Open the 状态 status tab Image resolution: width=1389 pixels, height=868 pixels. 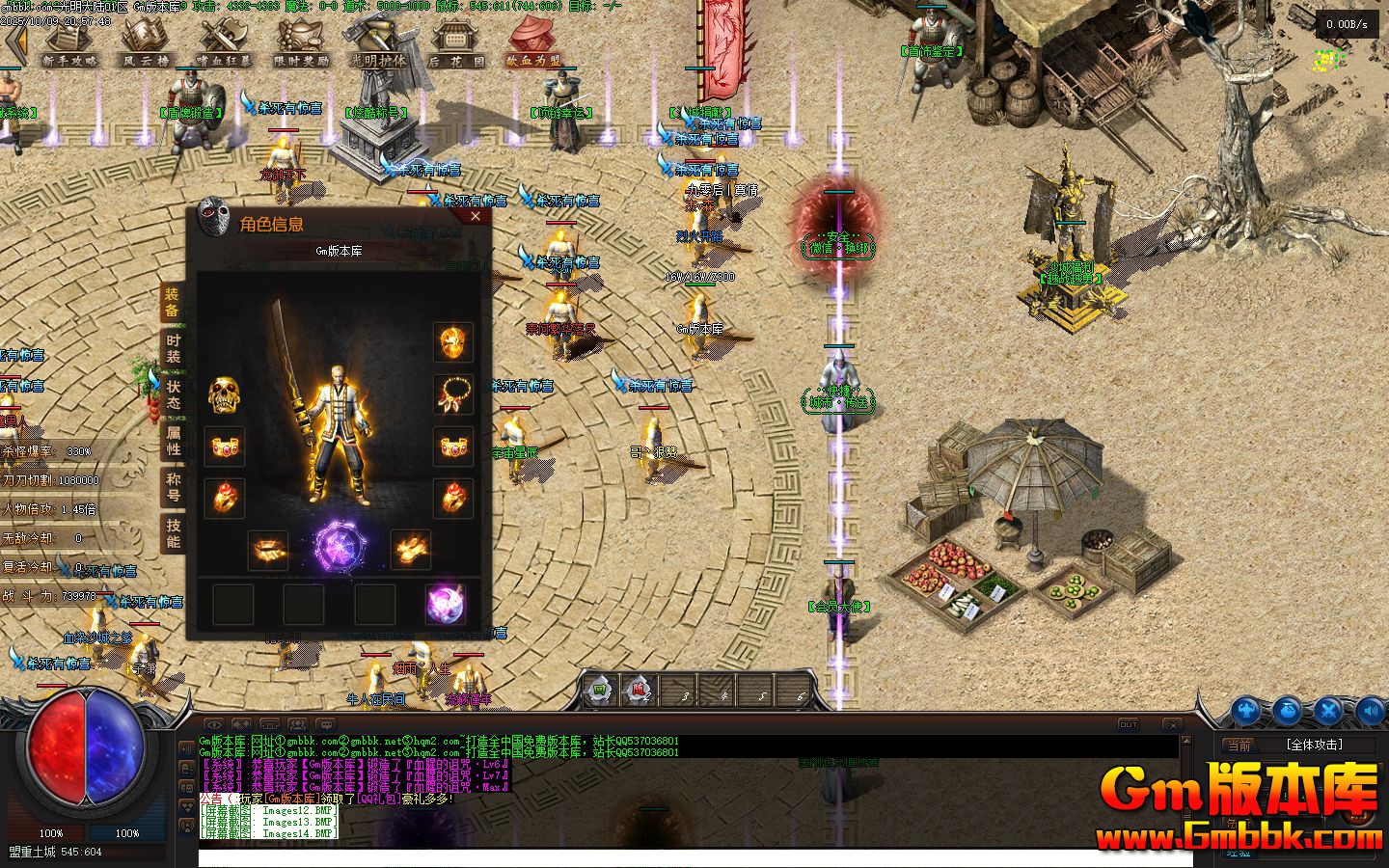click(173, 393)
